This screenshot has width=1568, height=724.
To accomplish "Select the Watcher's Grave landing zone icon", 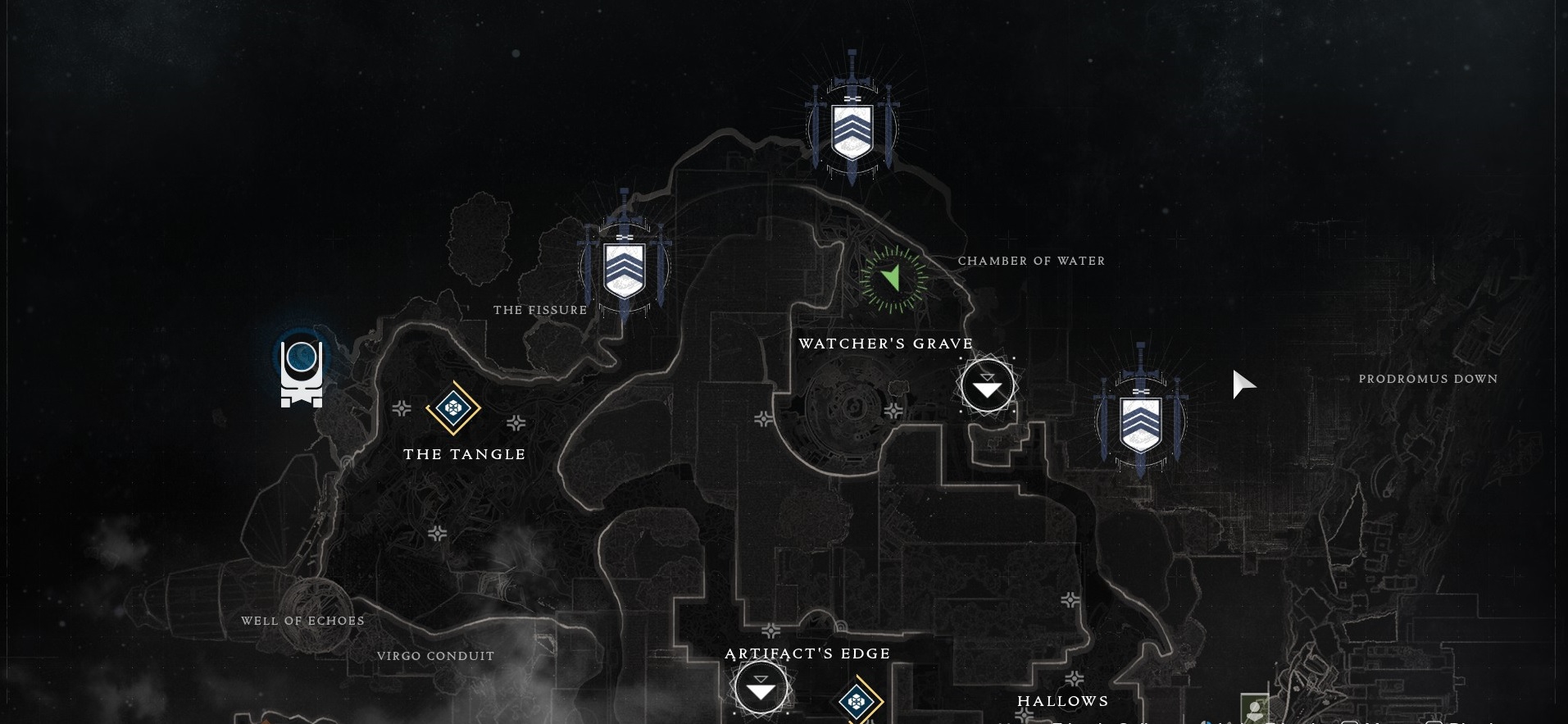I will click(x=986, y=384).
